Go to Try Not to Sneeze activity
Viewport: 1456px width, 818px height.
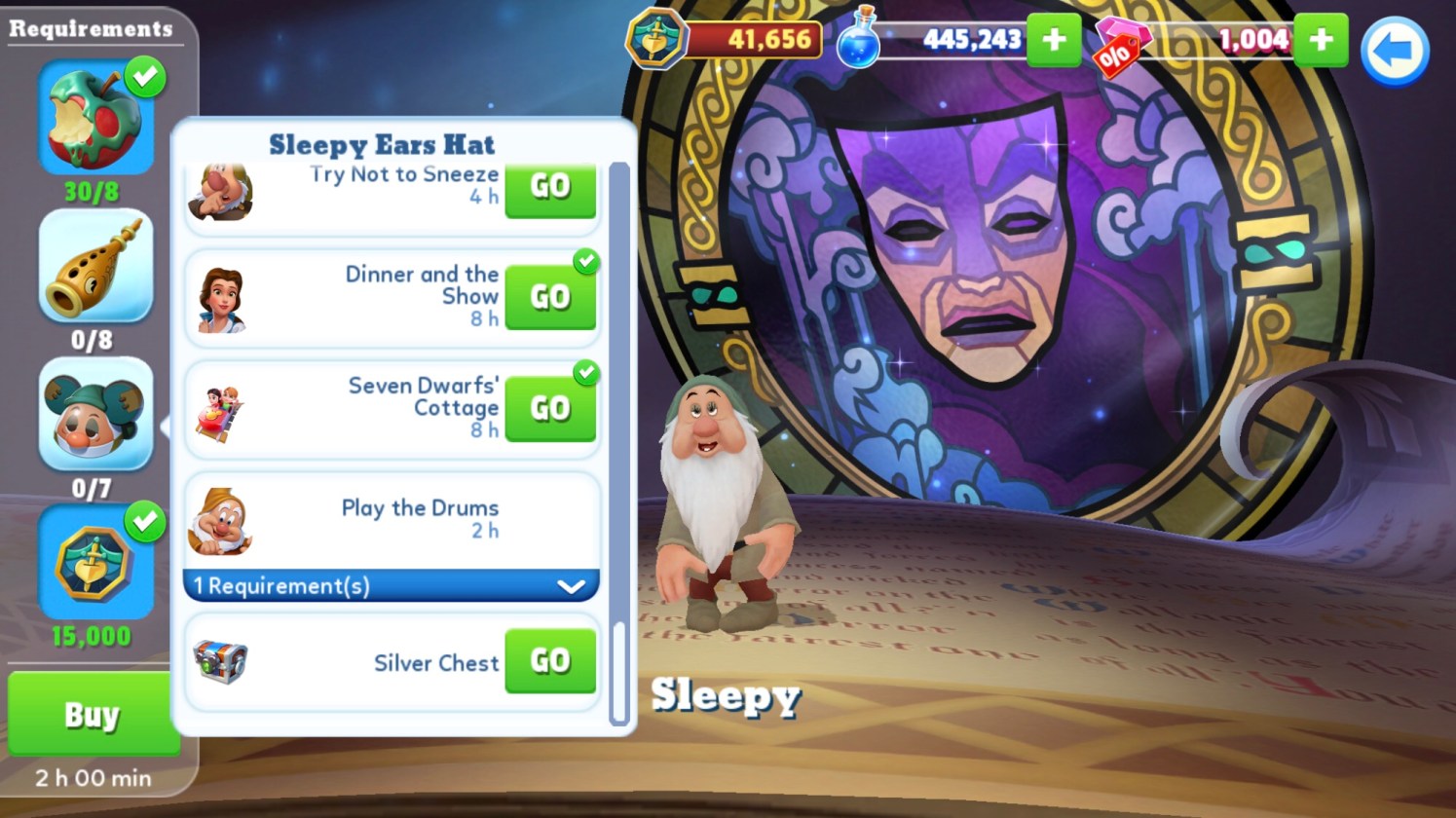point(549,187)
